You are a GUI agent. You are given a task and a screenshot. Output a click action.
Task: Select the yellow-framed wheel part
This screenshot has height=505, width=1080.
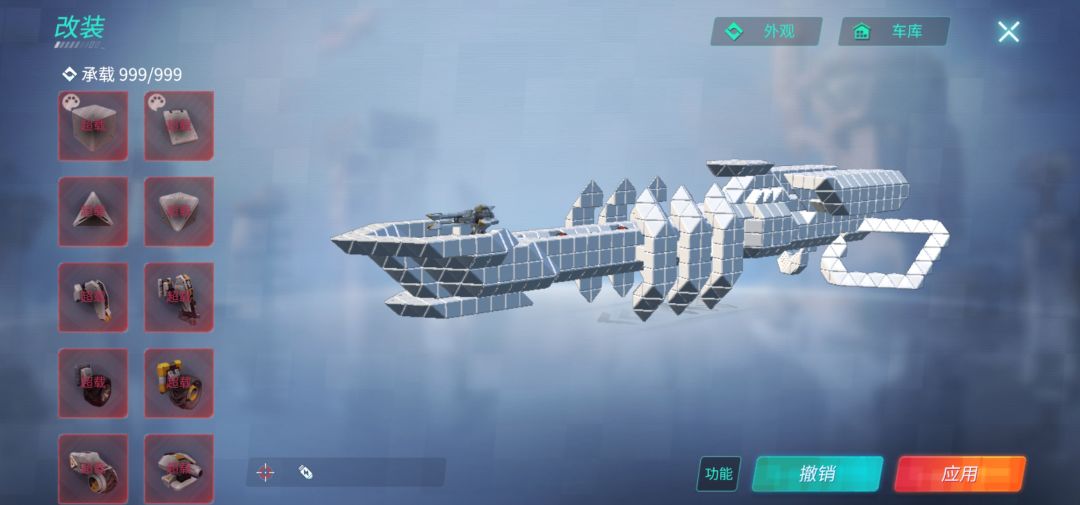pos(179,383)
